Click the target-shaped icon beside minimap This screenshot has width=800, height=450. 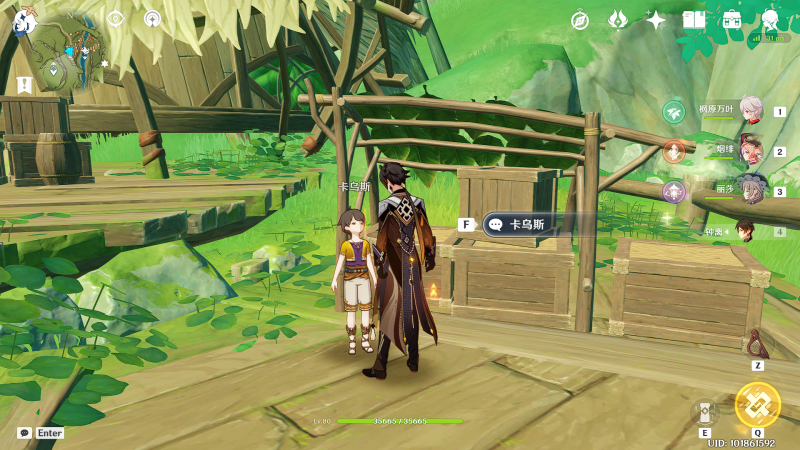point(115,18)
